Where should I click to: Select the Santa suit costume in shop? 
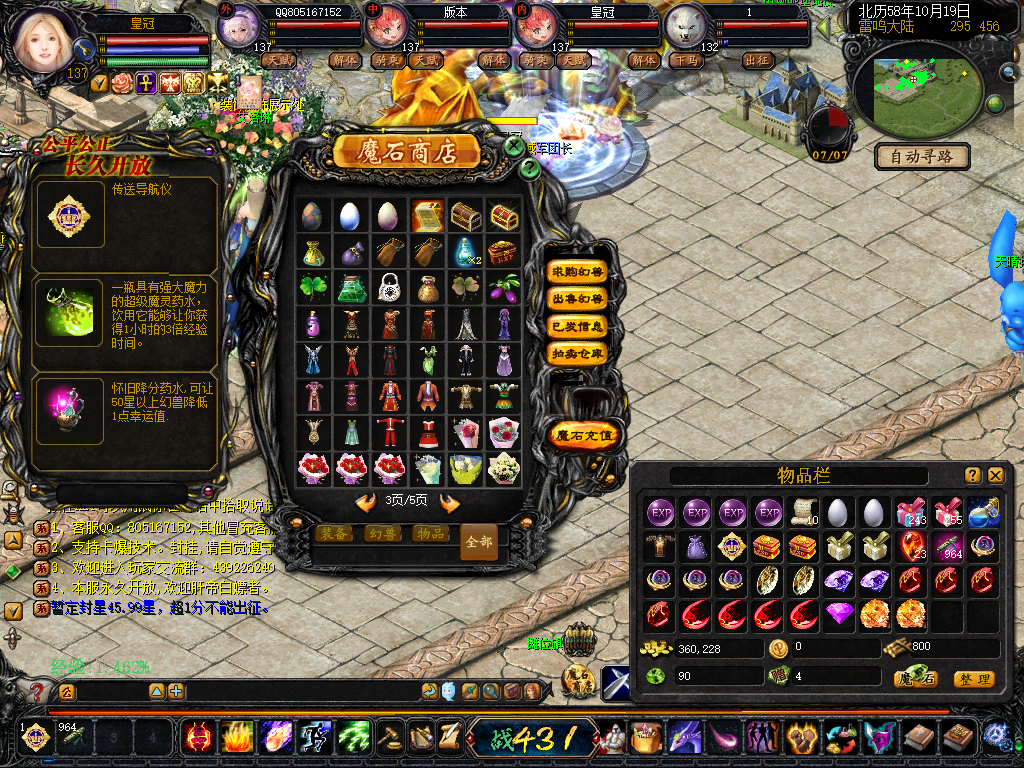click(x=390, y=432)
